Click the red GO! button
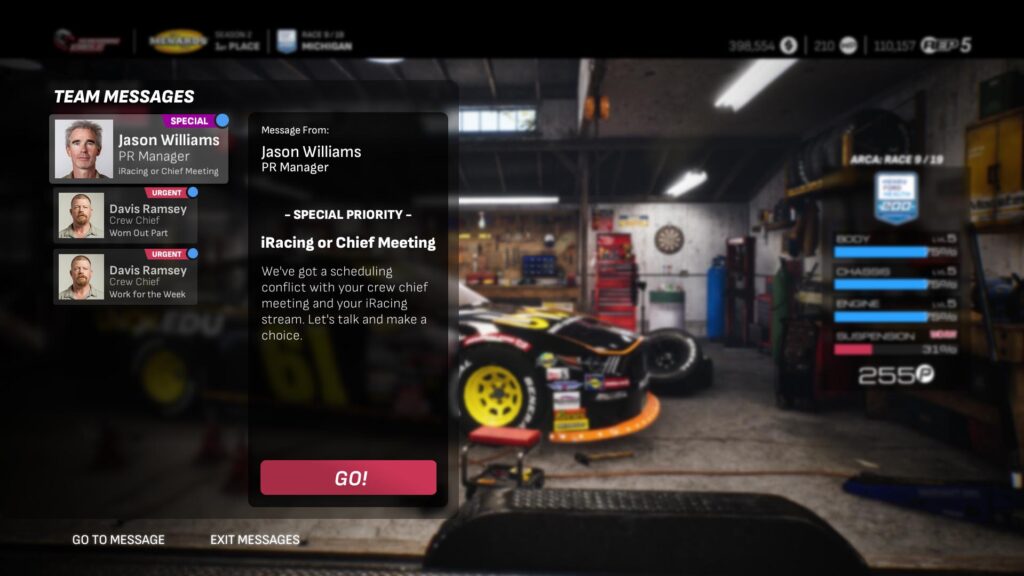This screenshot has width=1024, height=576. [x=348, y=478]
